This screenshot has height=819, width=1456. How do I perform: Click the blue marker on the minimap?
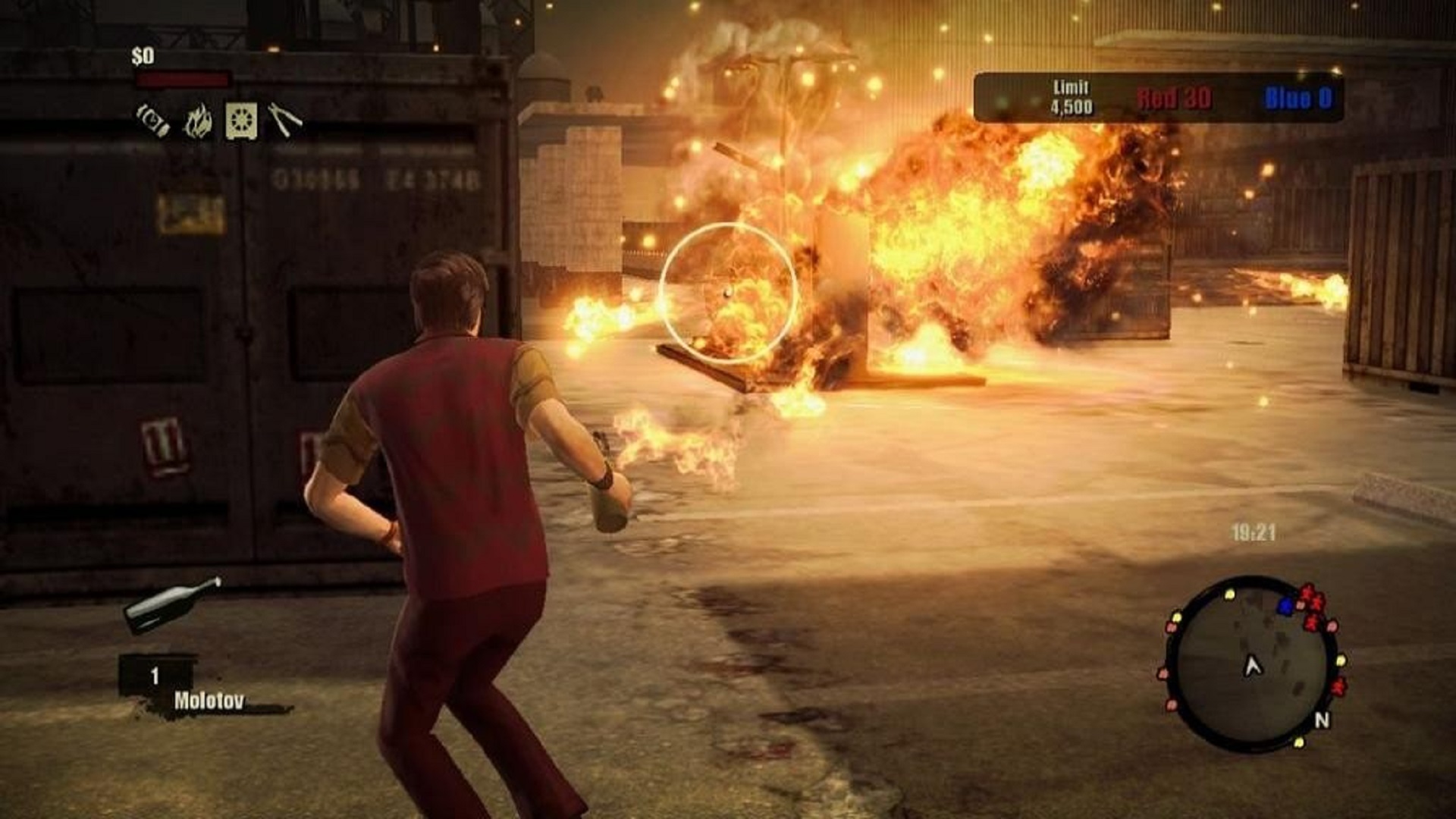point(1285,605)
